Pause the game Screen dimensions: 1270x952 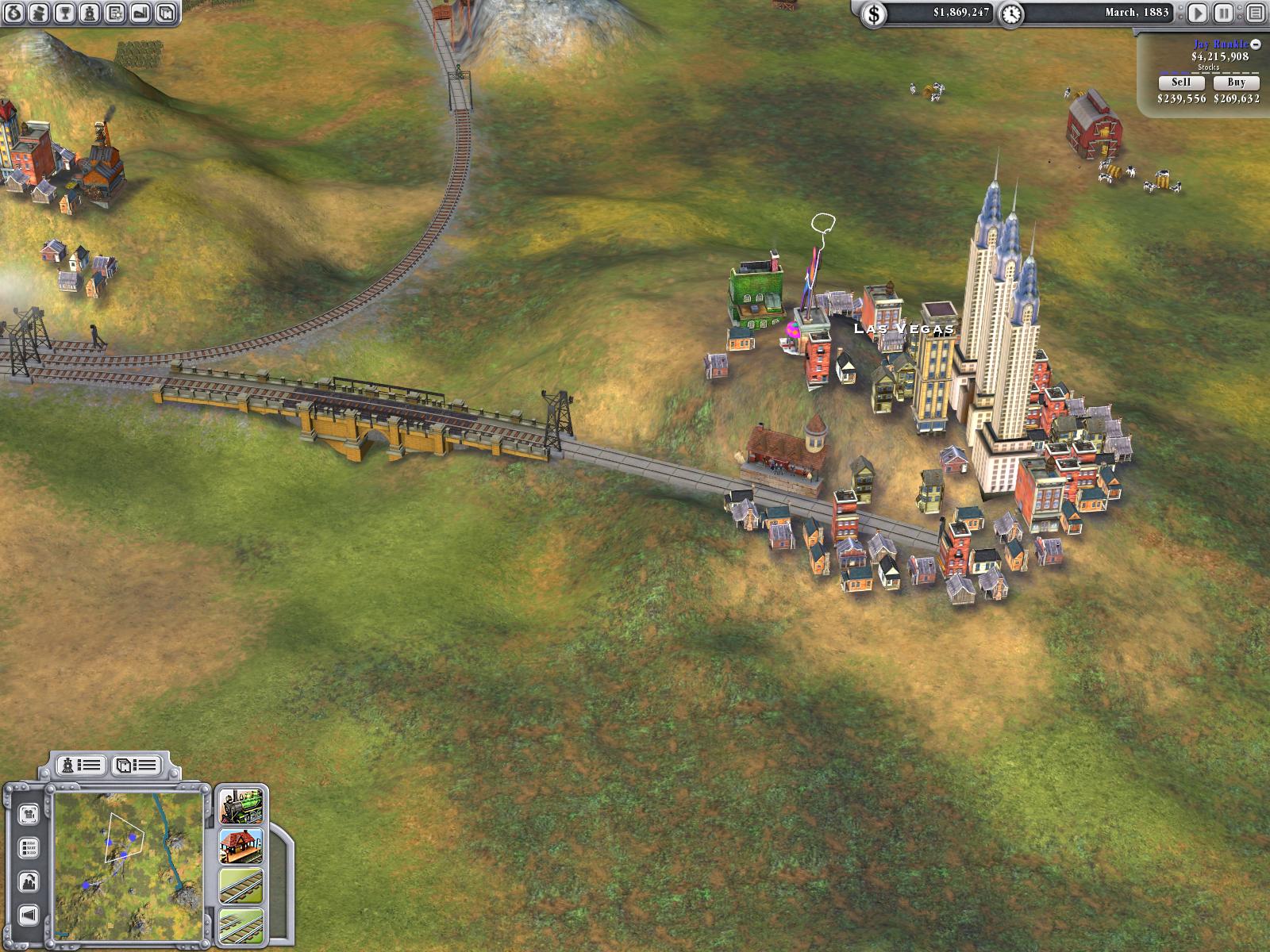coord(1224,13)
